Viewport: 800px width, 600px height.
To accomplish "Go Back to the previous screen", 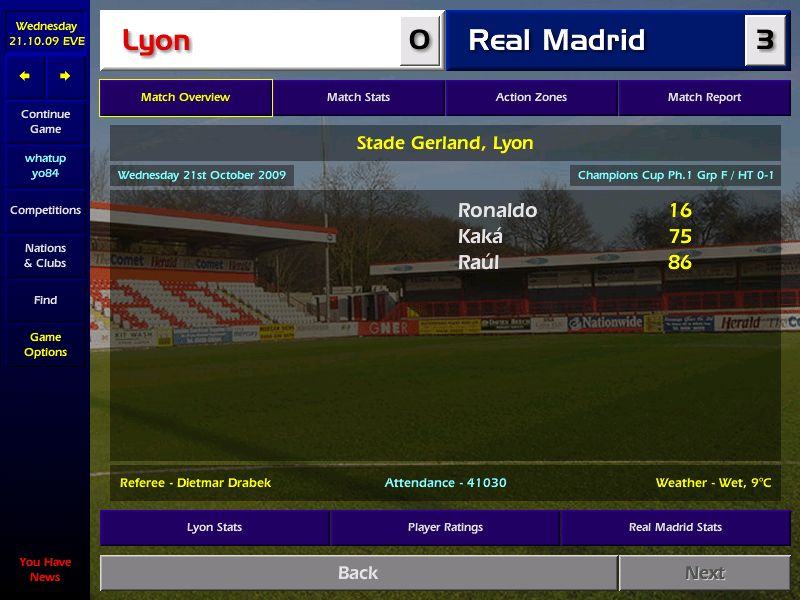I will (x=358, y=573).
